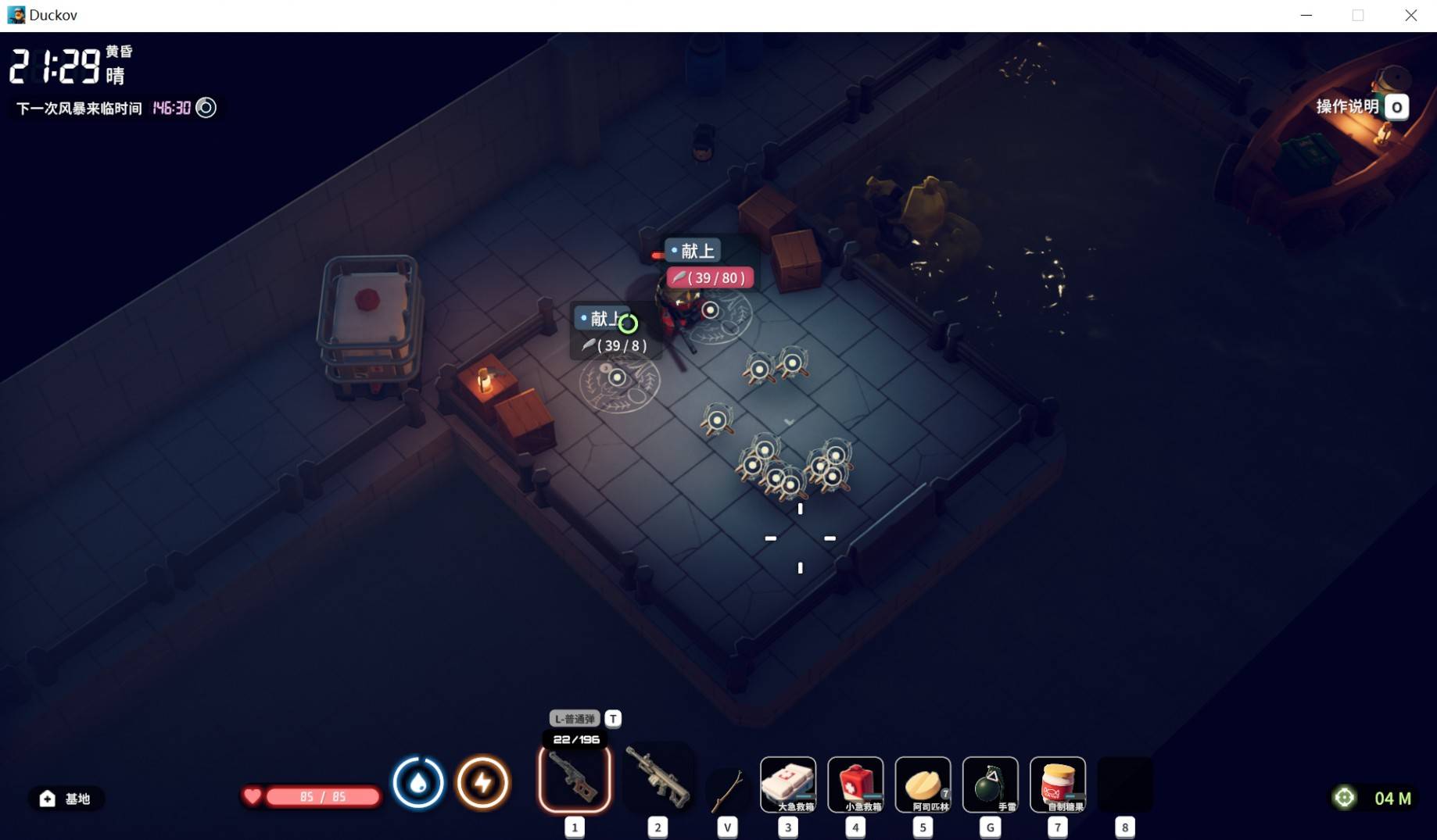
Task: Close the Duckov game window
Action: pyautogui.click(x=1410, y=16)
